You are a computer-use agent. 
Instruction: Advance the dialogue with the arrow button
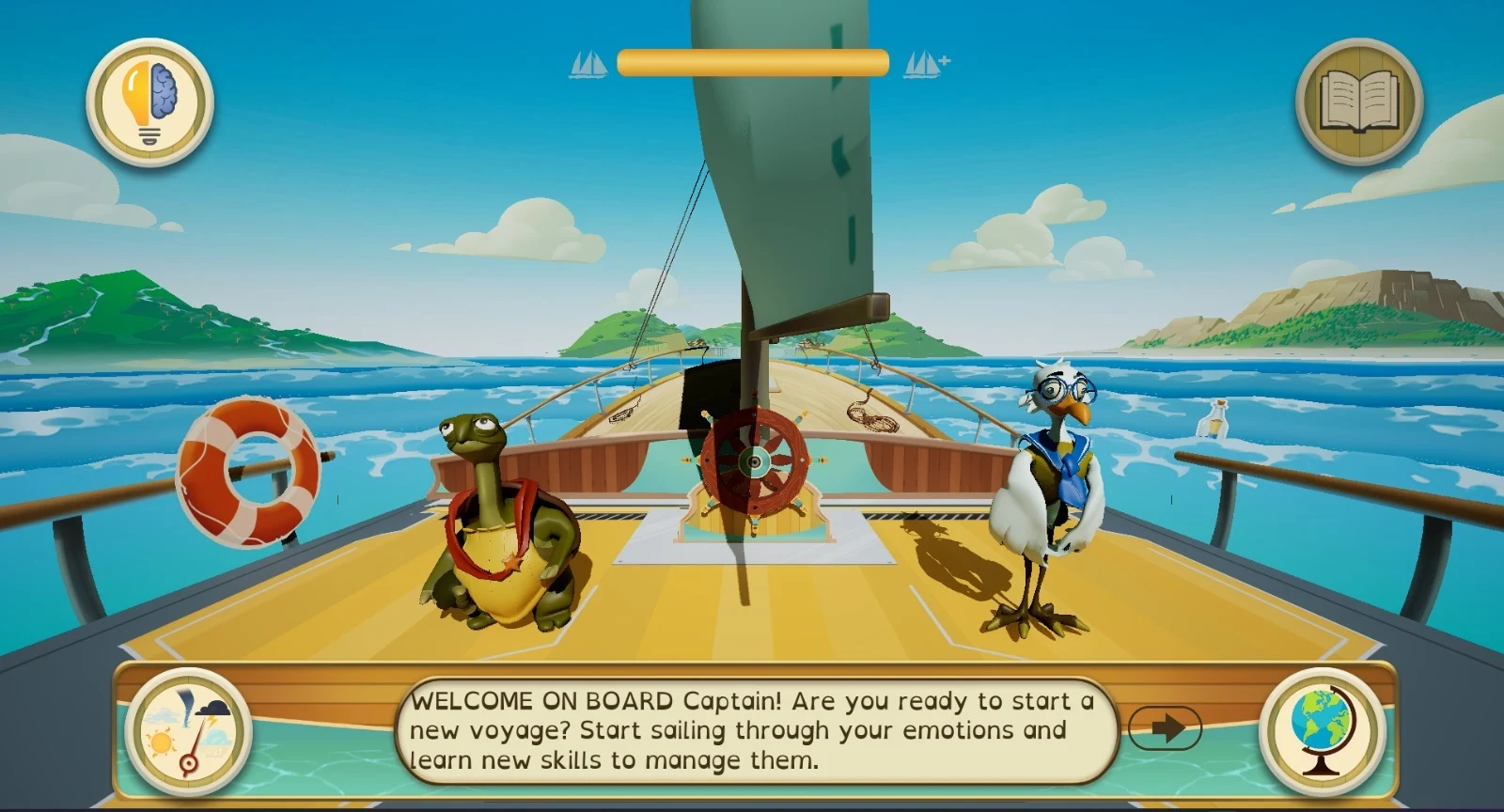tap(1165, 727)
